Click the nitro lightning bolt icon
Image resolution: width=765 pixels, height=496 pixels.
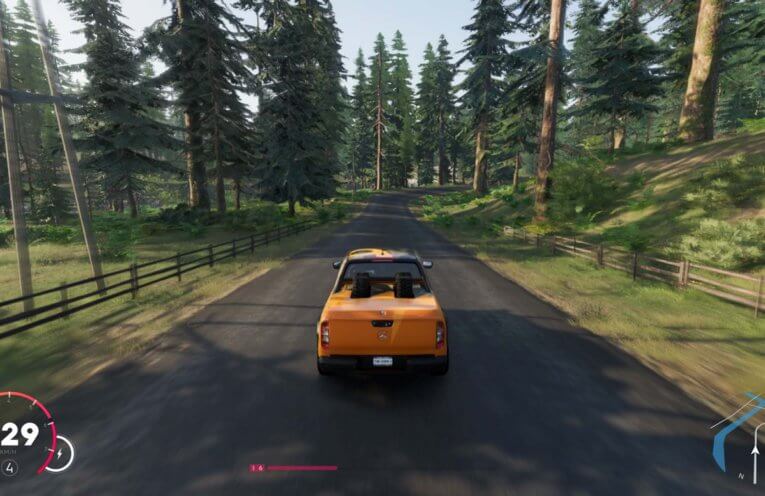click(58, 454)
